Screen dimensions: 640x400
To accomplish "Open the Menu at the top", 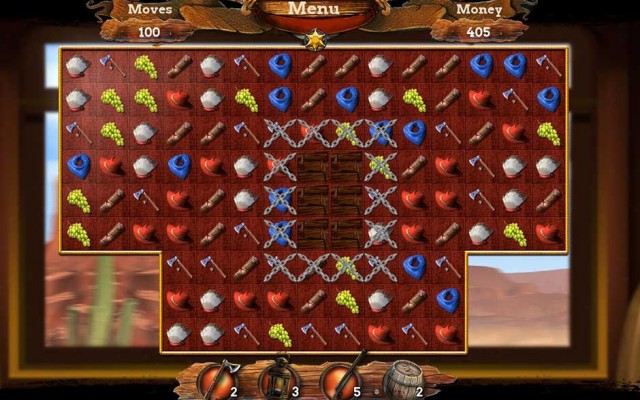I will tap(313, 10).
